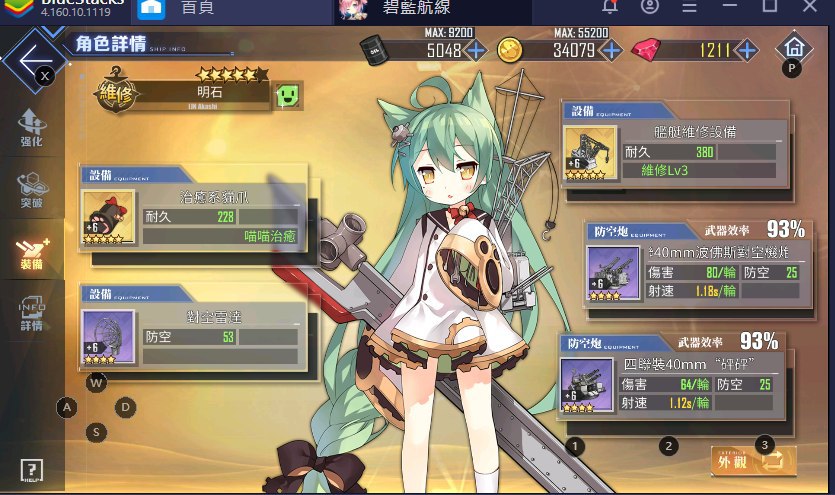Add more oil with the plus button
The image size is (835, 495).
(476, 49)
